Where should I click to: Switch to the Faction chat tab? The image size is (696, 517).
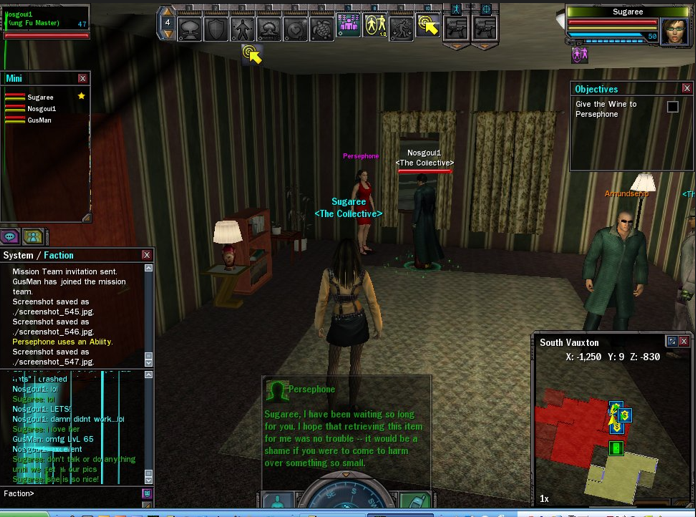(58, 255)
